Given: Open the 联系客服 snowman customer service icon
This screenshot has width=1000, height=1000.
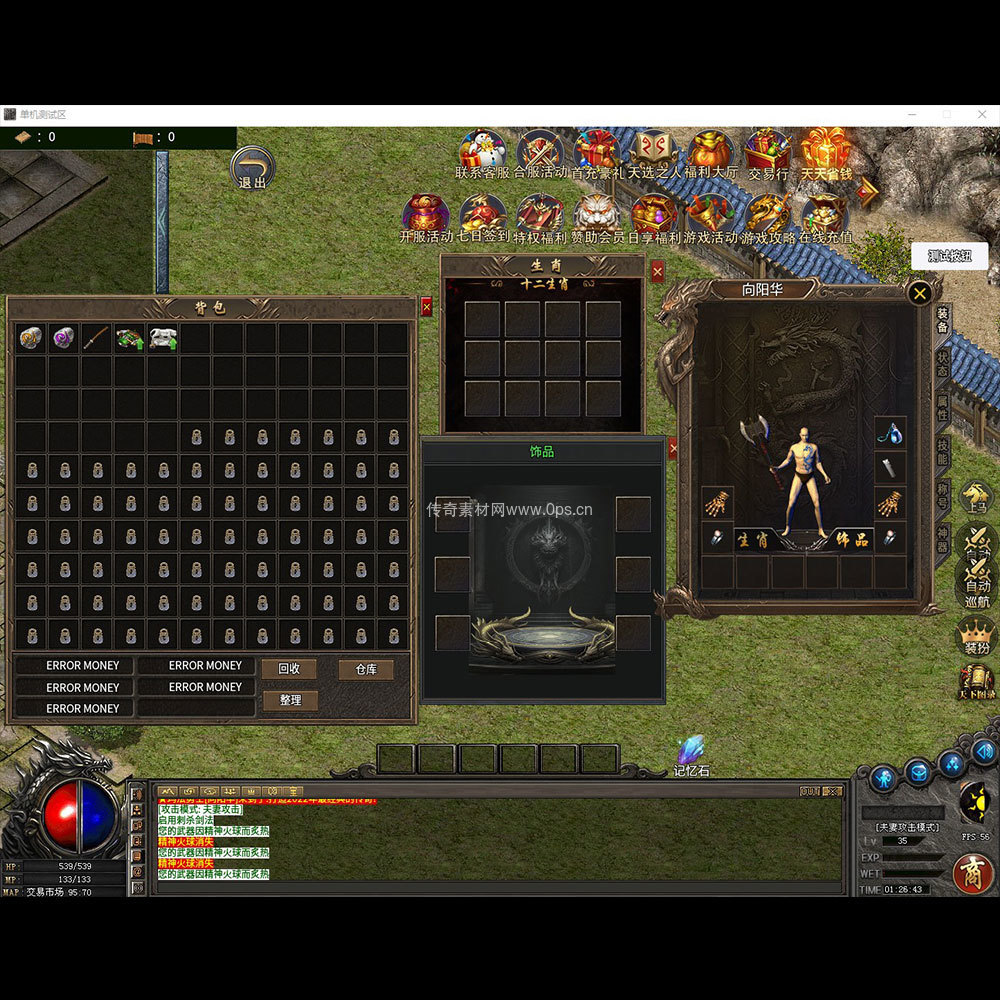Looking at the screenshot, I should [482, 152].
